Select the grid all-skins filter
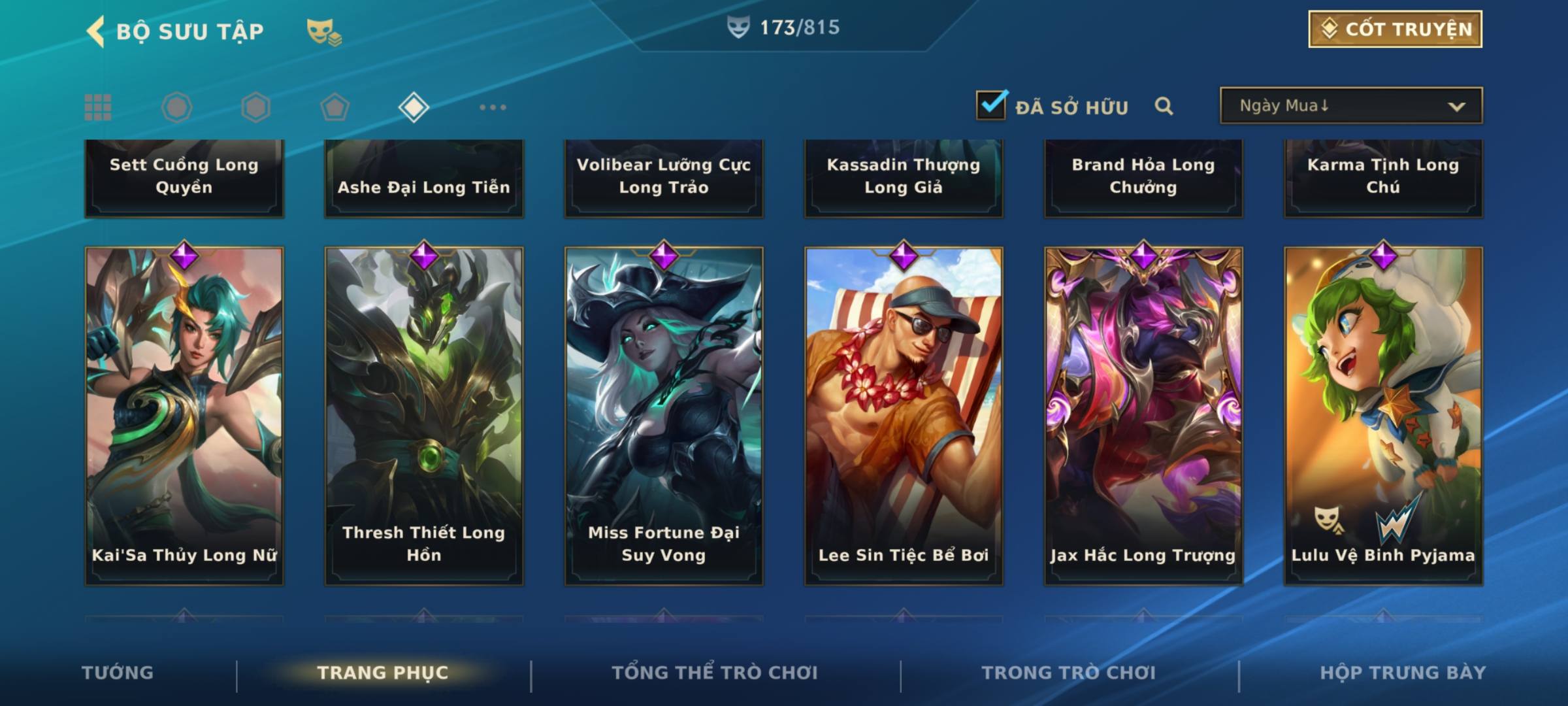This screenshot has width=1568, height=706. point(98,107)
